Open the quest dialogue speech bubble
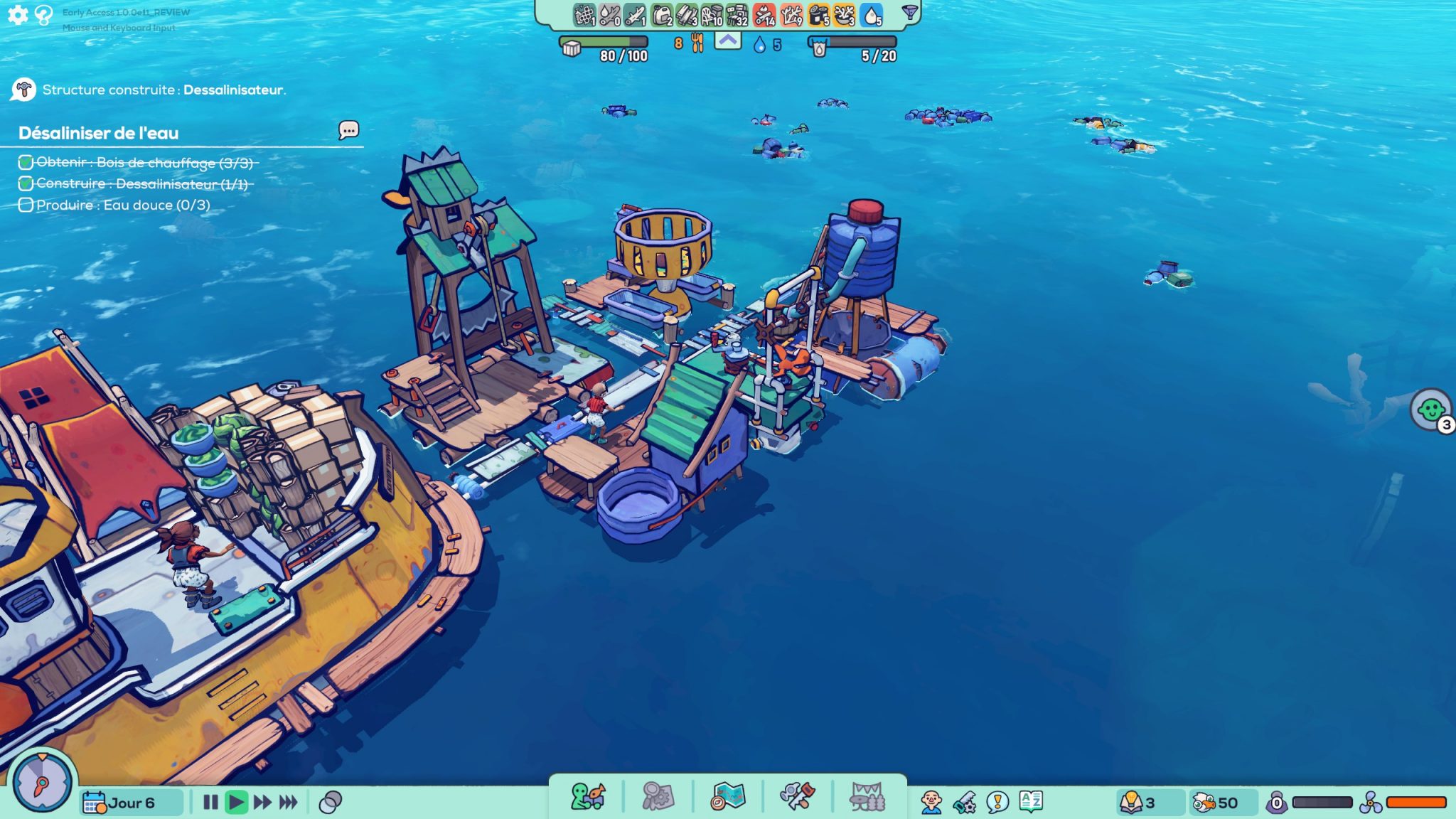The image size is (1456, 819). (x=348, y=130)
